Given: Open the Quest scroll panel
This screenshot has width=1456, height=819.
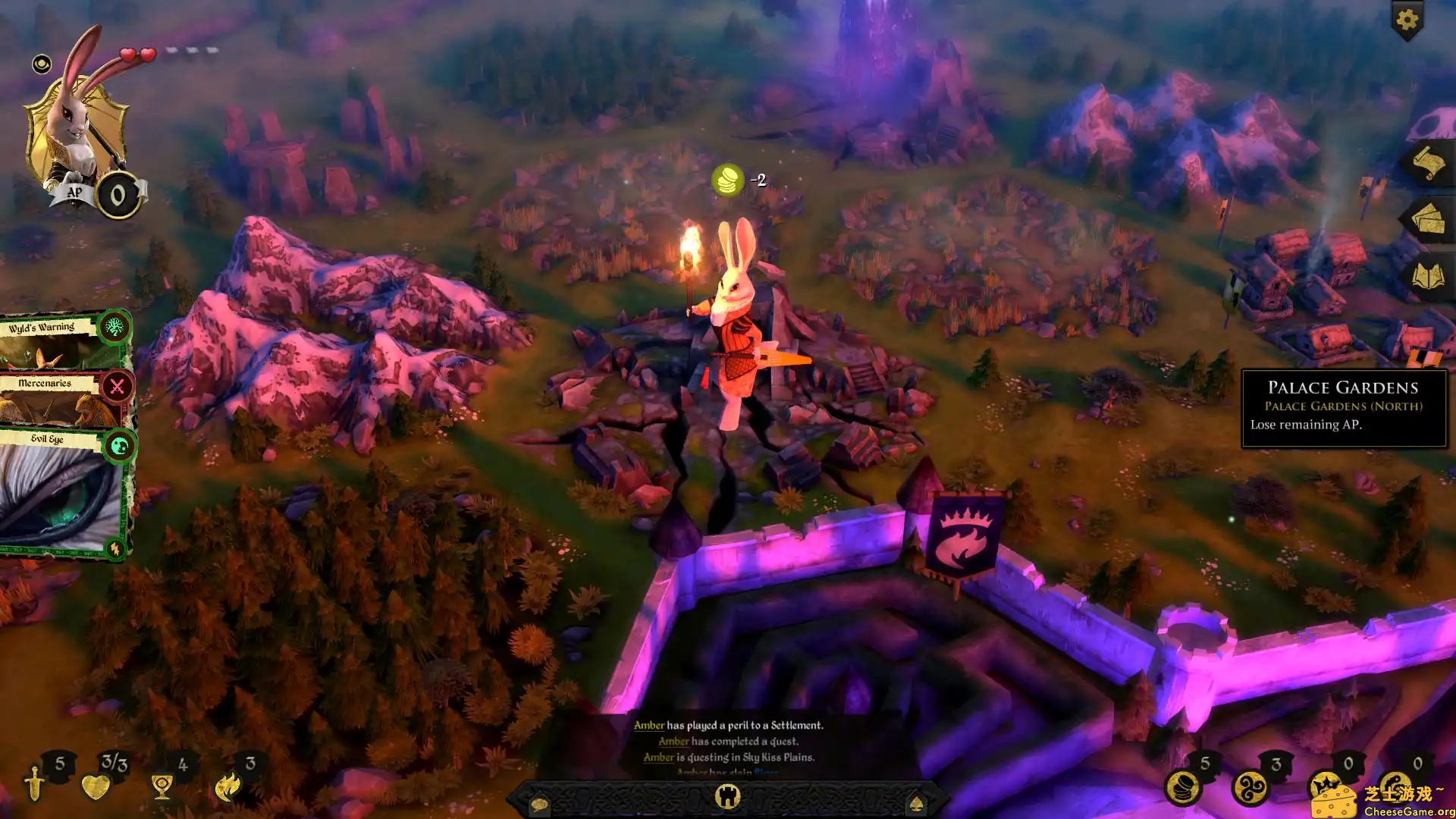Looking at the screenshot, I should pyautogui.click(x=1427, y=161).
